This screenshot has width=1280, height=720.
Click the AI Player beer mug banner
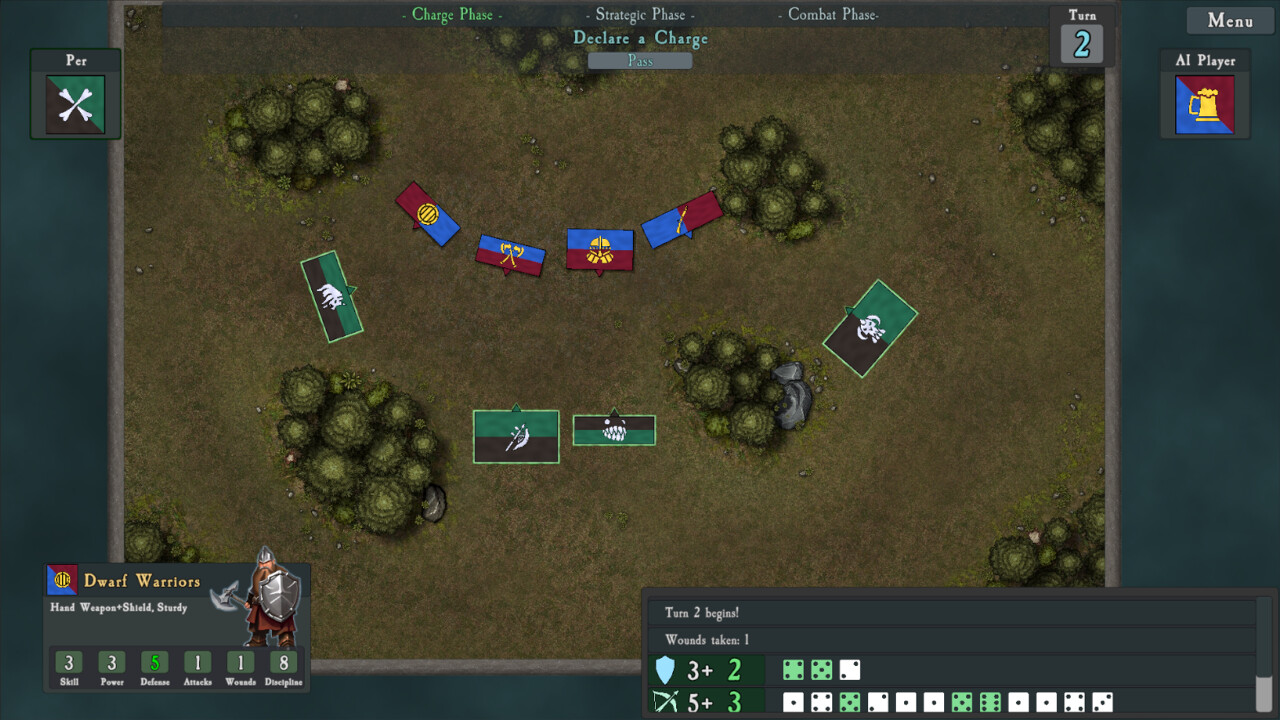click(1204, 103)
